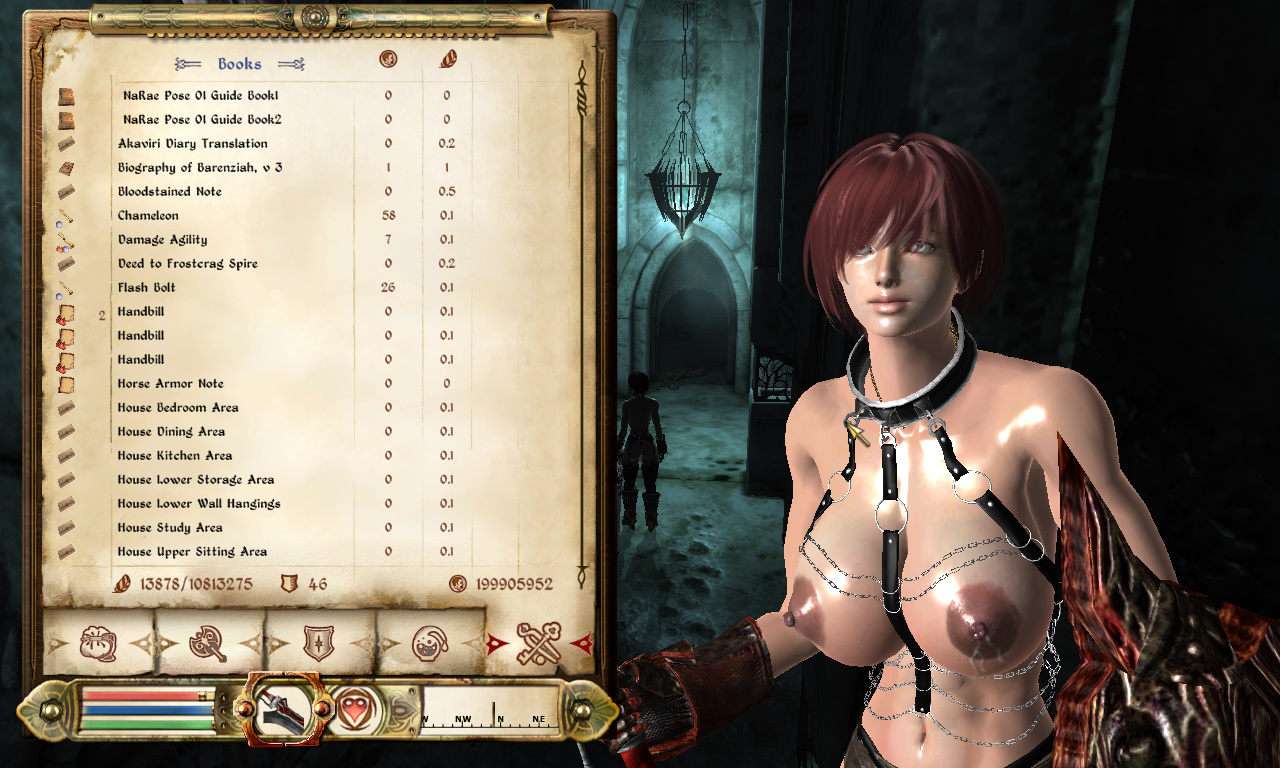Image resolution: width=1280 pixels, height=768 pixels.
Task: Switch to the all-items sack tab
Action: (98, 642)
